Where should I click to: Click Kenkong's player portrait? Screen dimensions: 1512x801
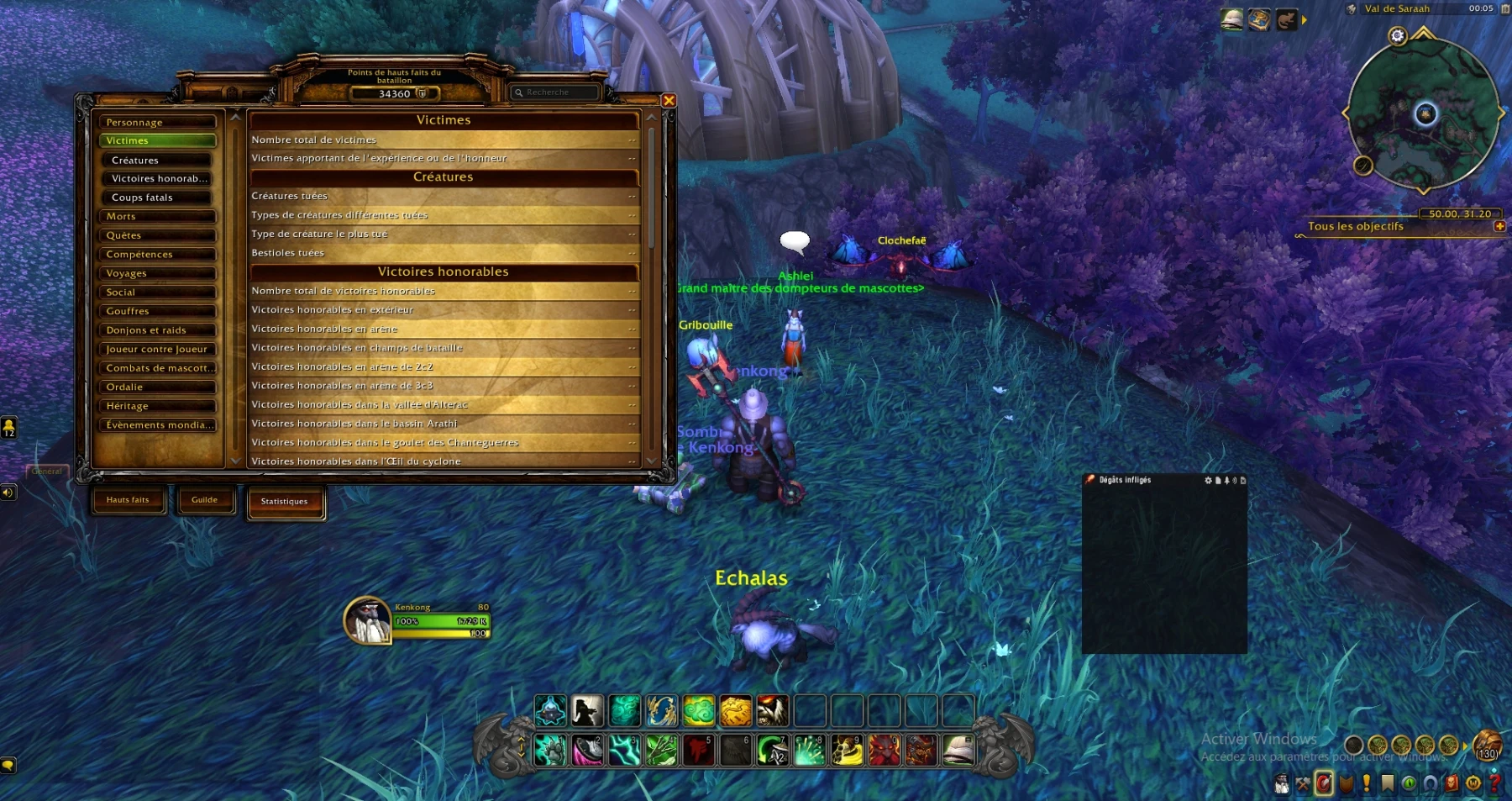point(368,621)
